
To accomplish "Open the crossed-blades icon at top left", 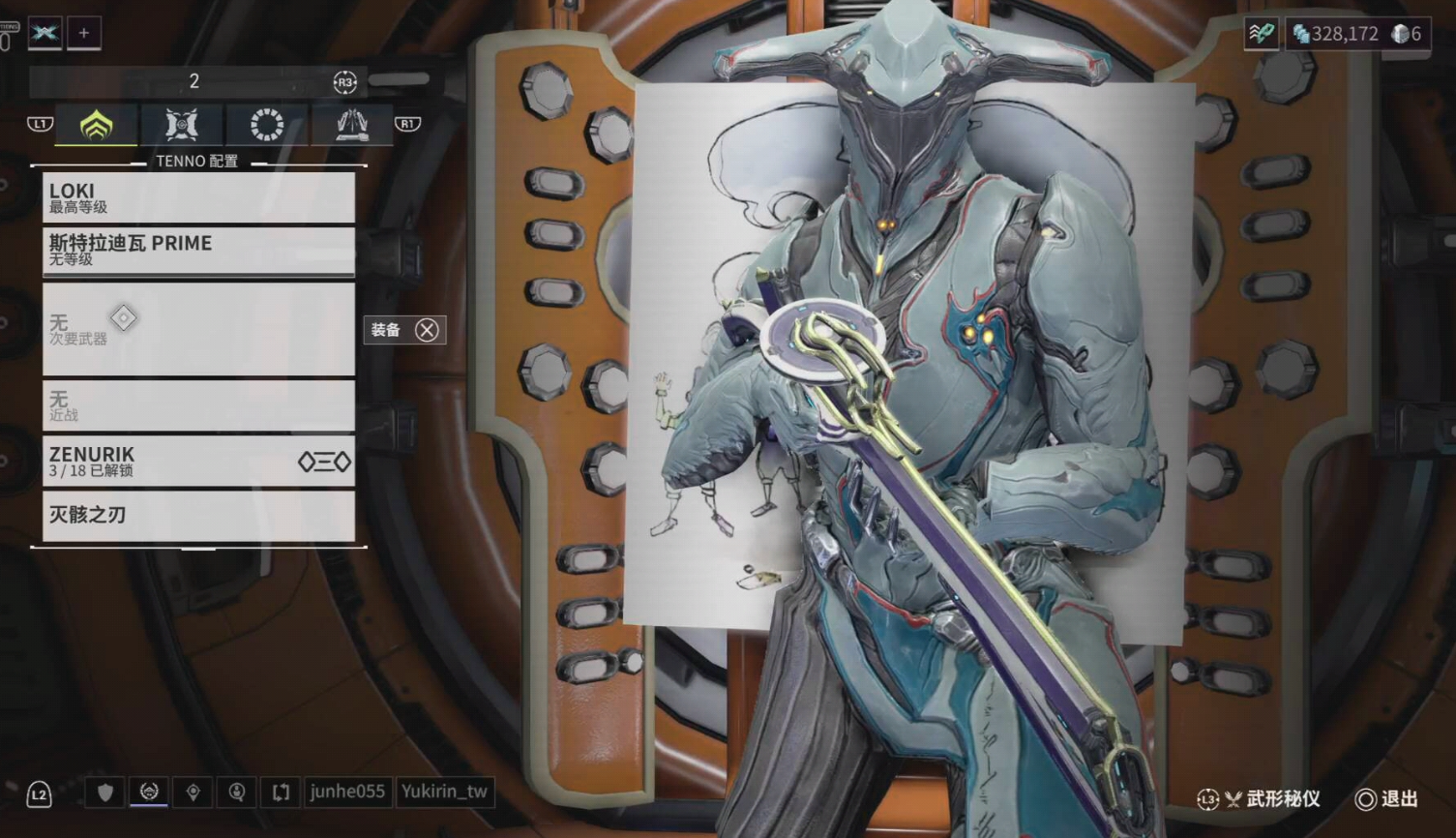I will [45, 33].
